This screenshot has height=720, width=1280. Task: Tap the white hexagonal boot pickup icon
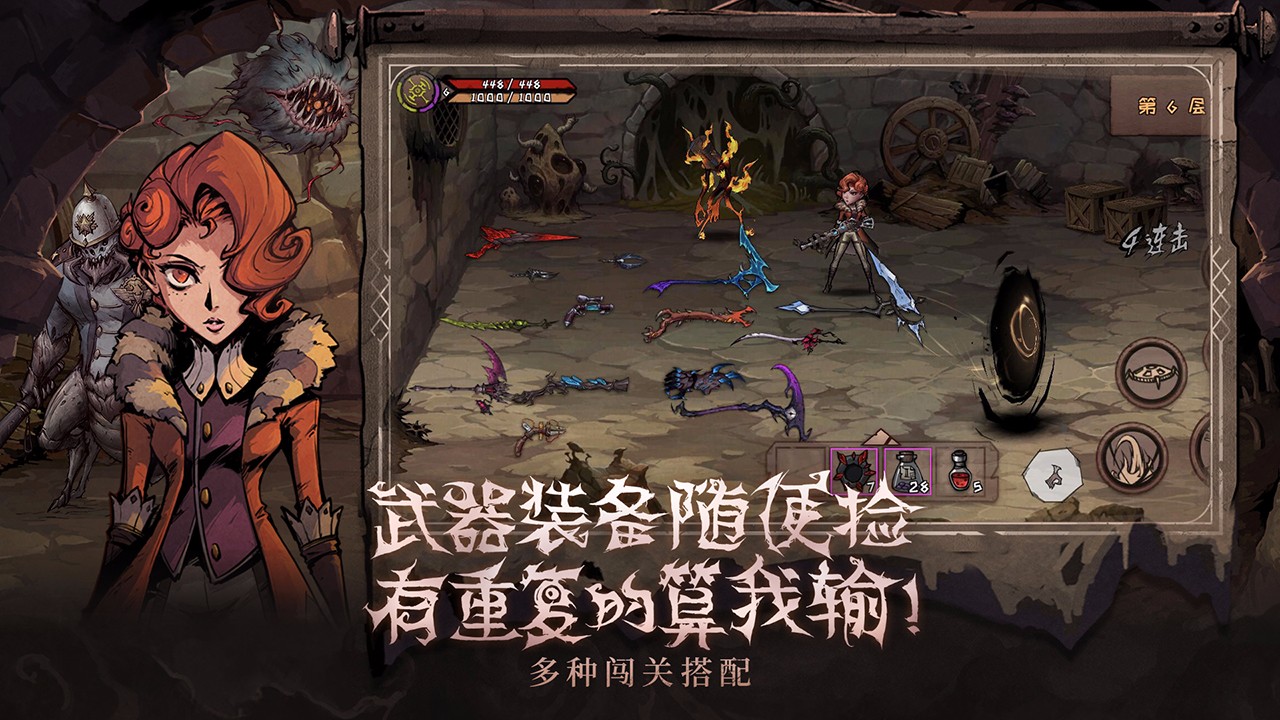tap(1053, 473)
